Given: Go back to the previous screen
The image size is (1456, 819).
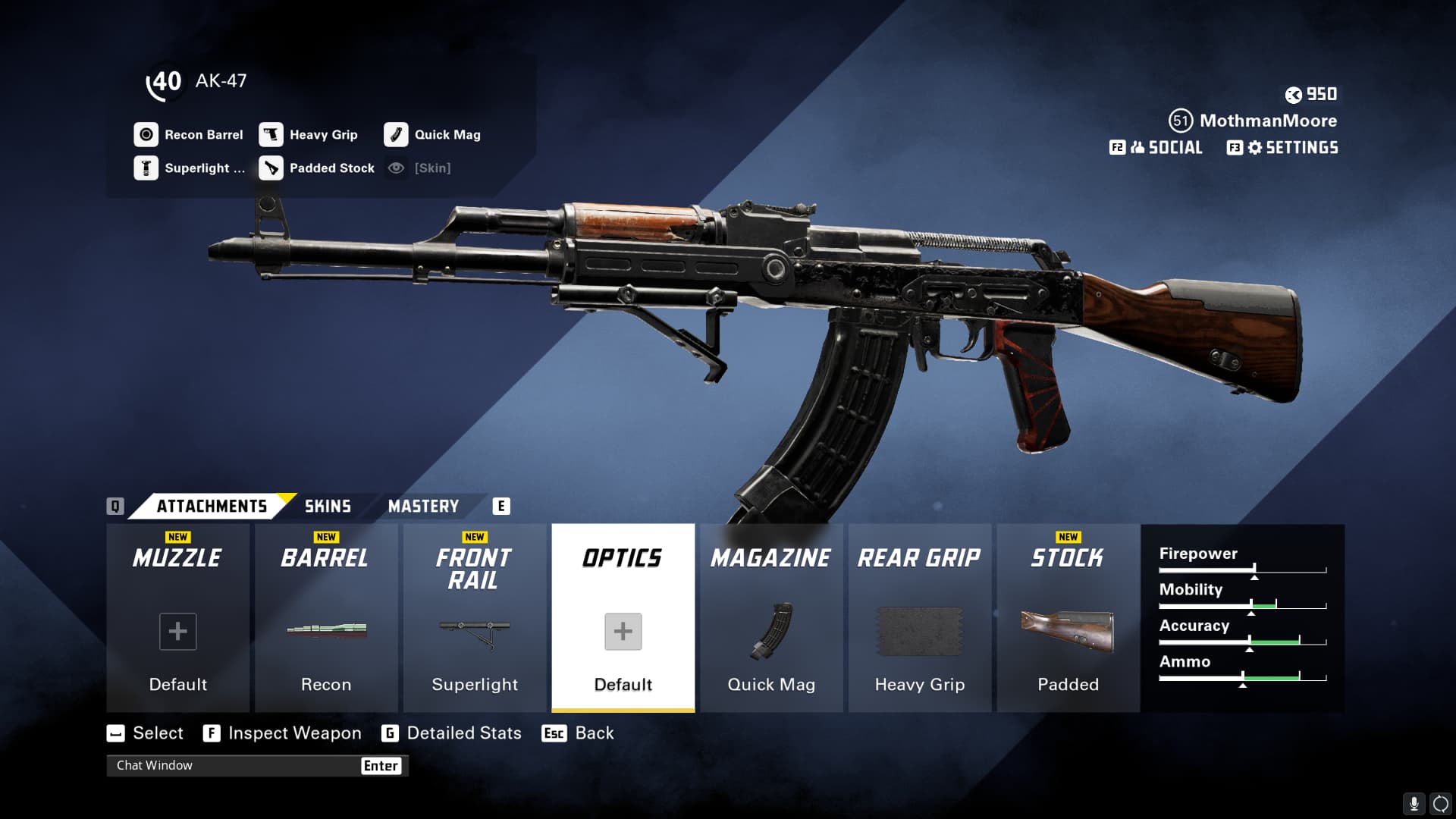Looking at the screenshot, I should [579, 733].
